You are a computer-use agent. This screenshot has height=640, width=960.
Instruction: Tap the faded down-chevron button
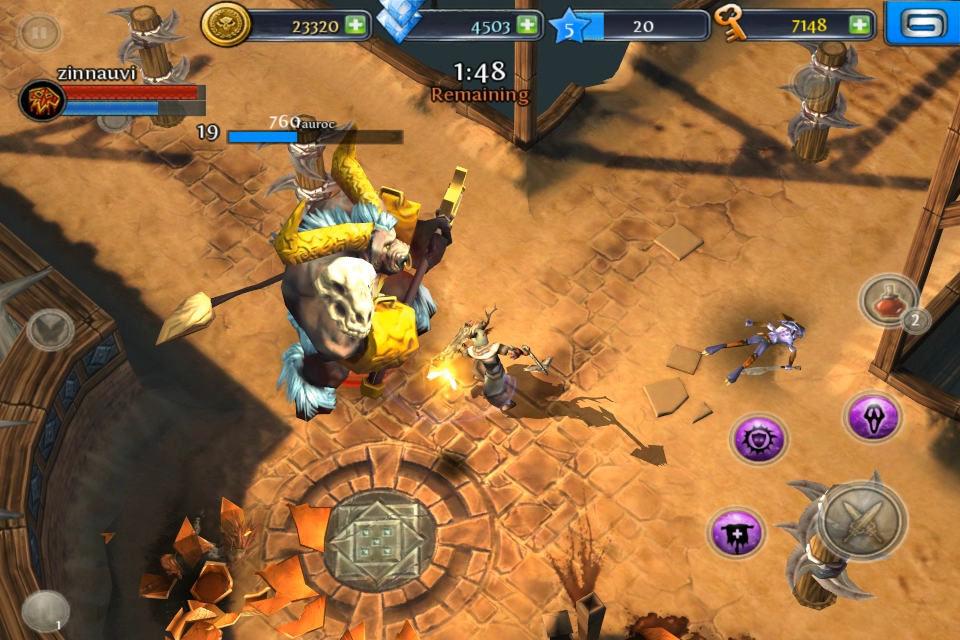pyautogui.click(x=50, y=328)
